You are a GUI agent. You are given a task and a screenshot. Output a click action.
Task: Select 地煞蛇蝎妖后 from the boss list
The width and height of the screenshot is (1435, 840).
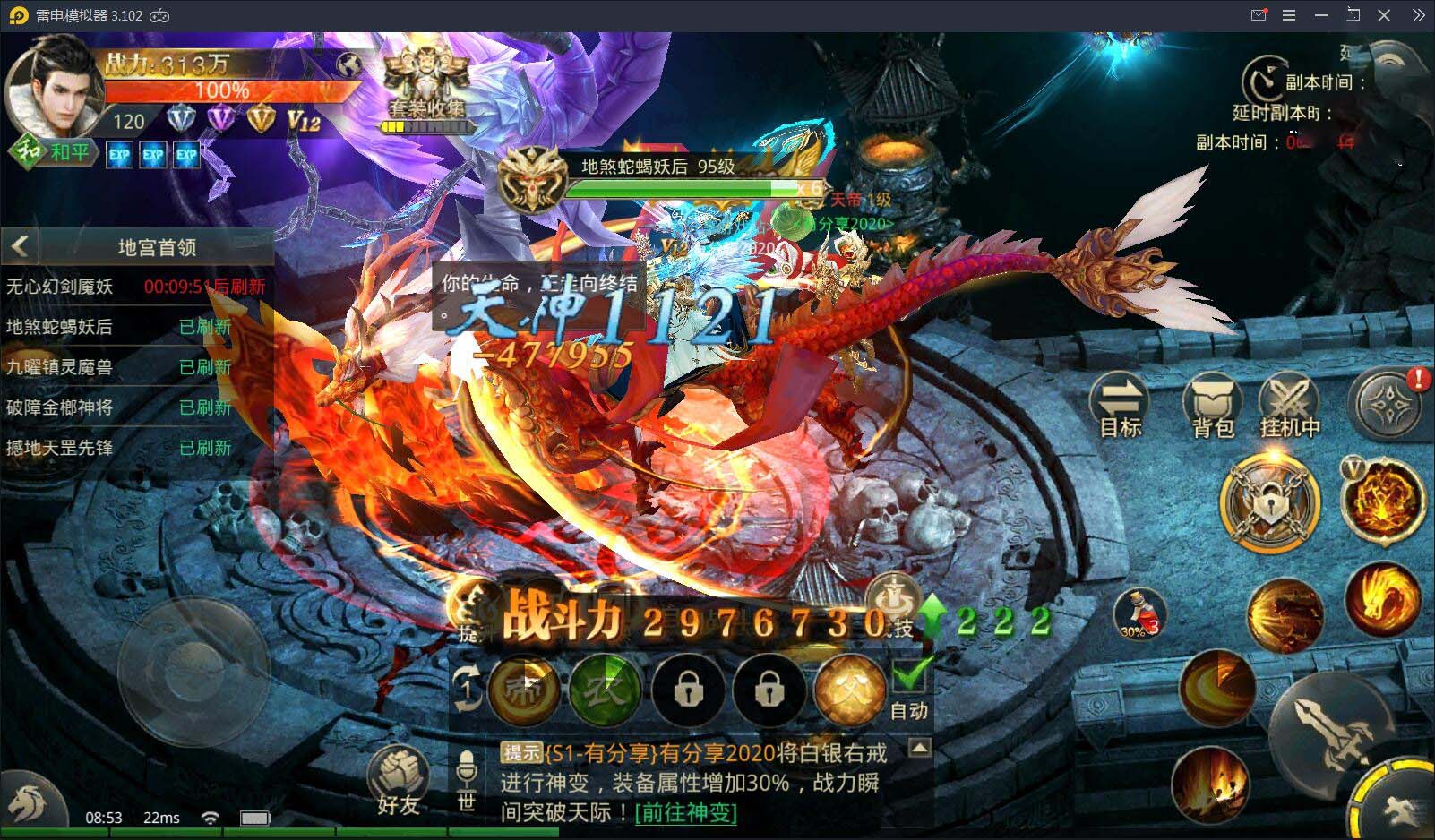58,327
